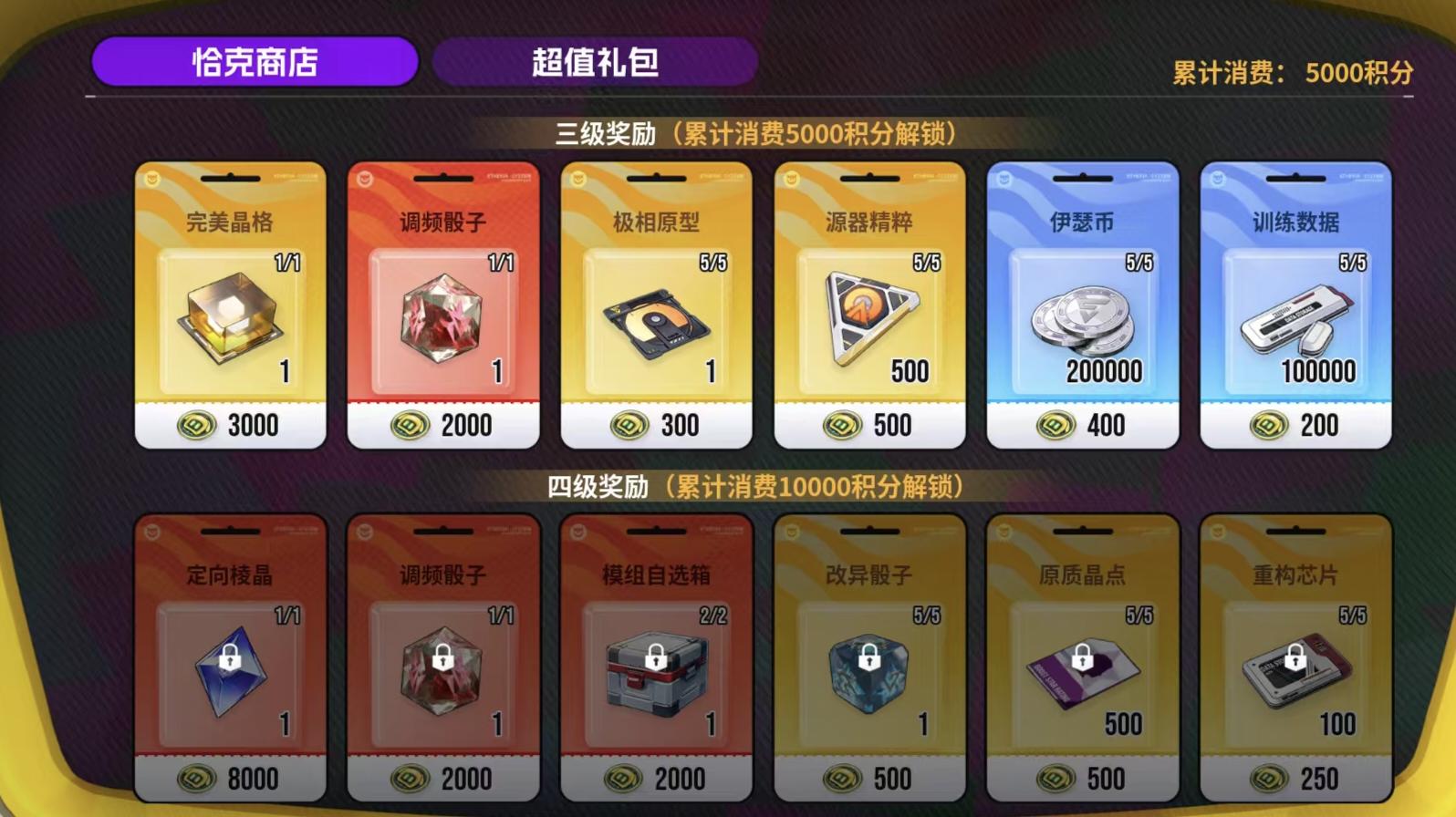Switch to the 超值礼包 tab
Screen dimensions: 1456x817
[595, 62]
